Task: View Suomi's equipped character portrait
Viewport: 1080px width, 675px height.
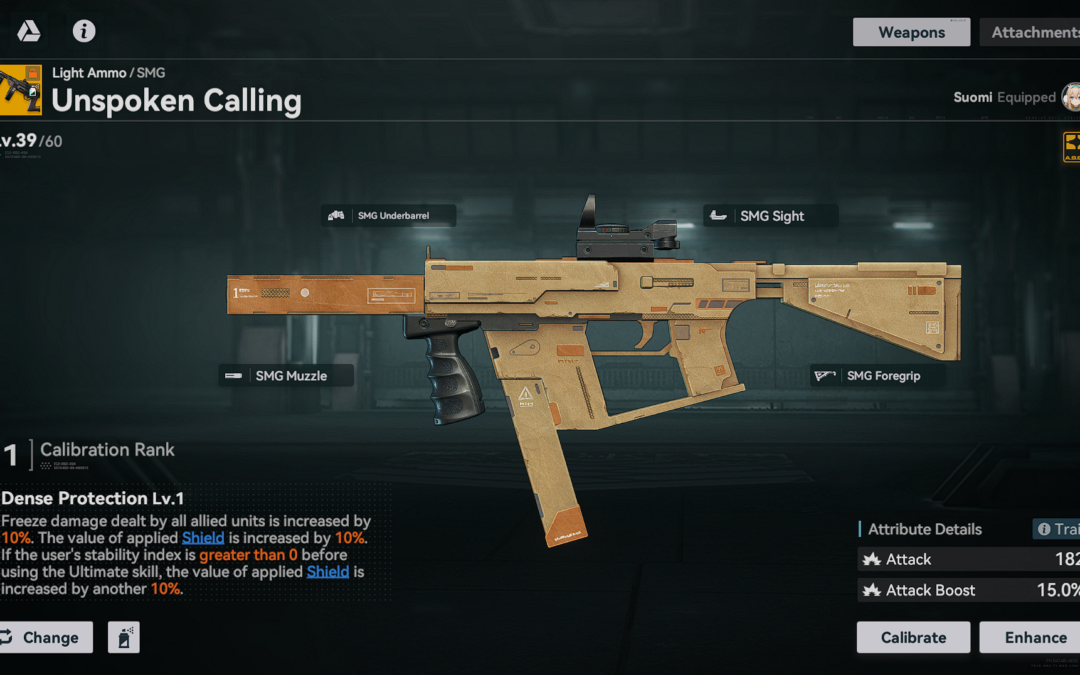Action: tap(1070, 97)
